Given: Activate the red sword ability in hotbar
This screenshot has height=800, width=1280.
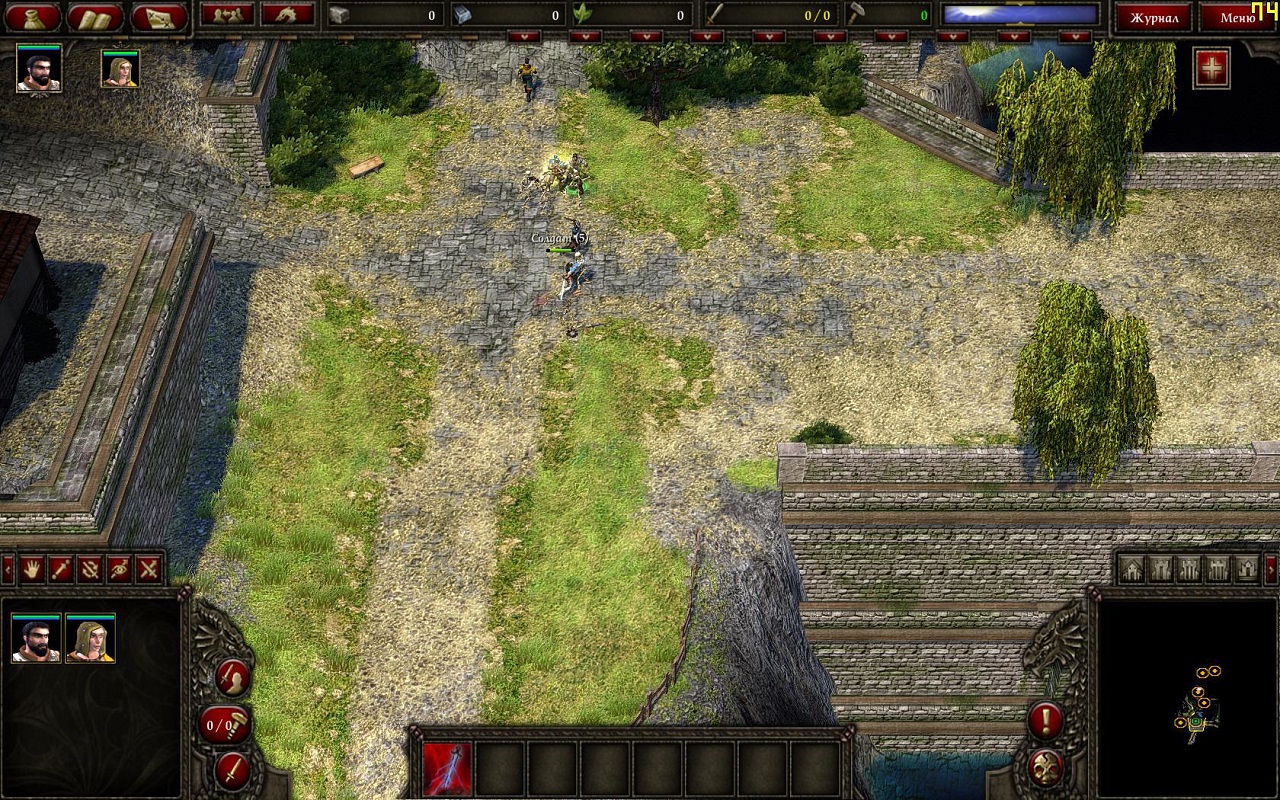Looking at the screenshot, I should coord(447,769).
